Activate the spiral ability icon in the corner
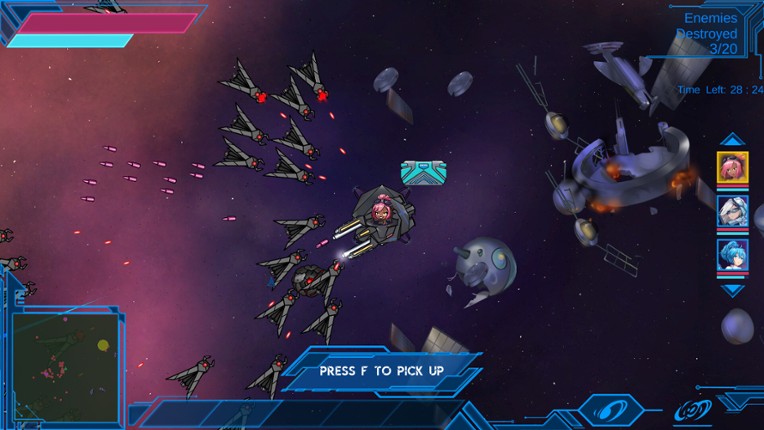The image size is (764, 430). pyautogui.click(x=692, y=409)
